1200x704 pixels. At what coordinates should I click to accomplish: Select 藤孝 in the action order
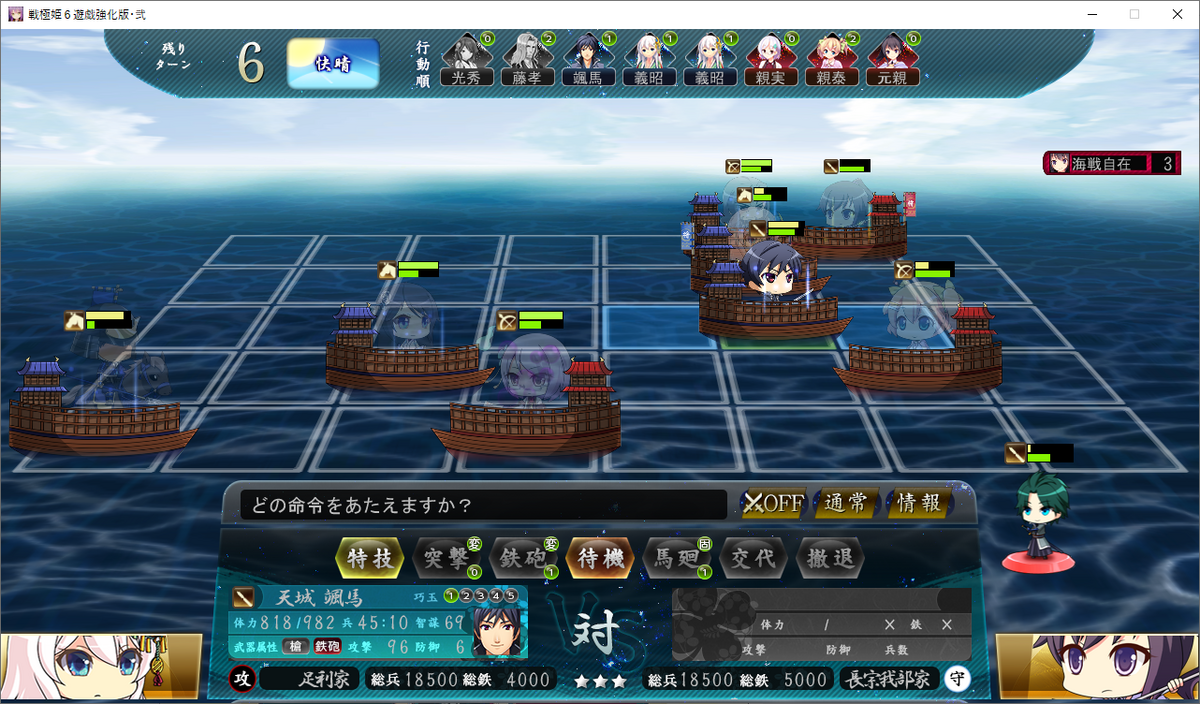(527, 60)
